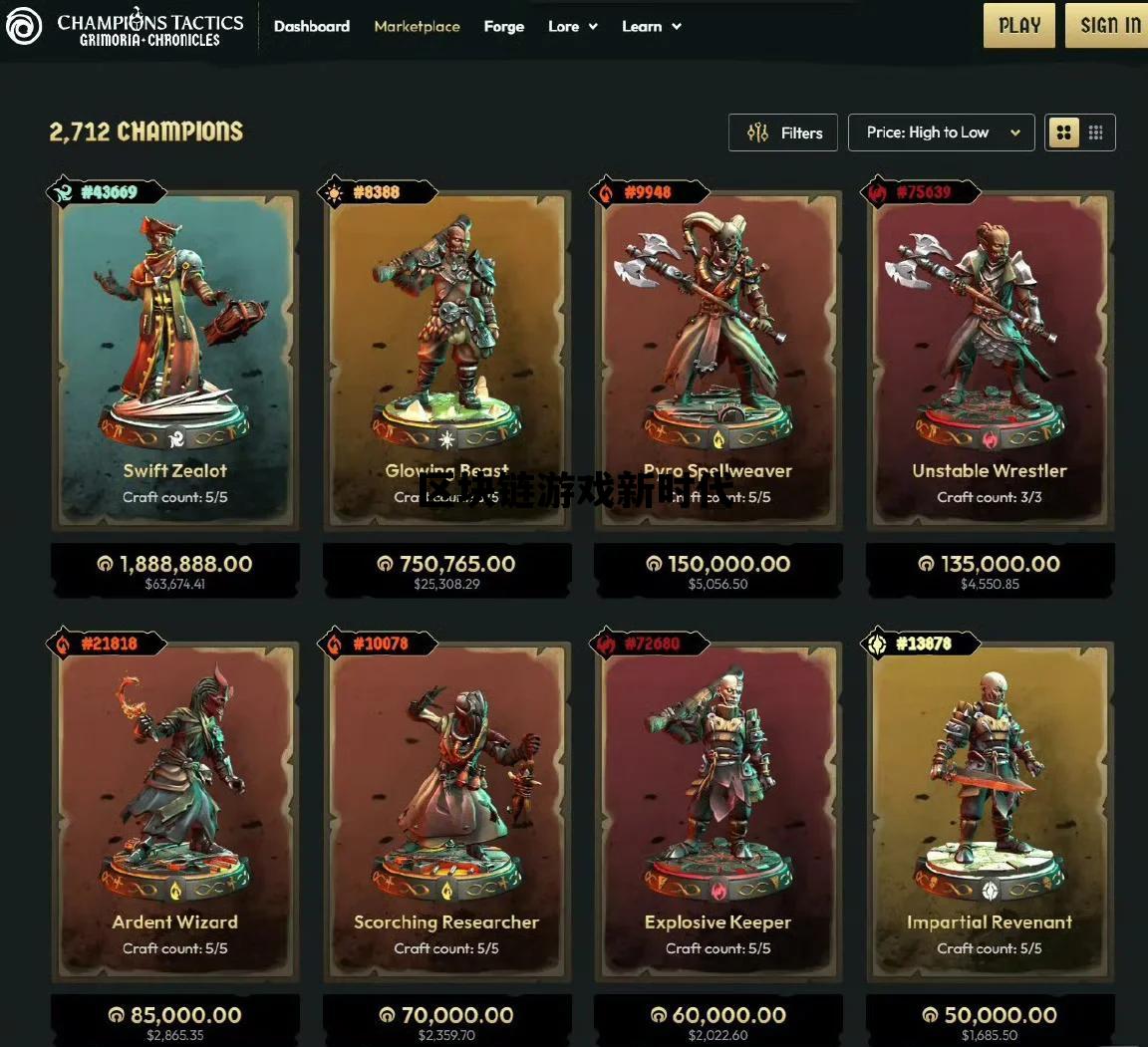Switch to large grid view
1148x1047 pixels.
(x=1064, y=132)
